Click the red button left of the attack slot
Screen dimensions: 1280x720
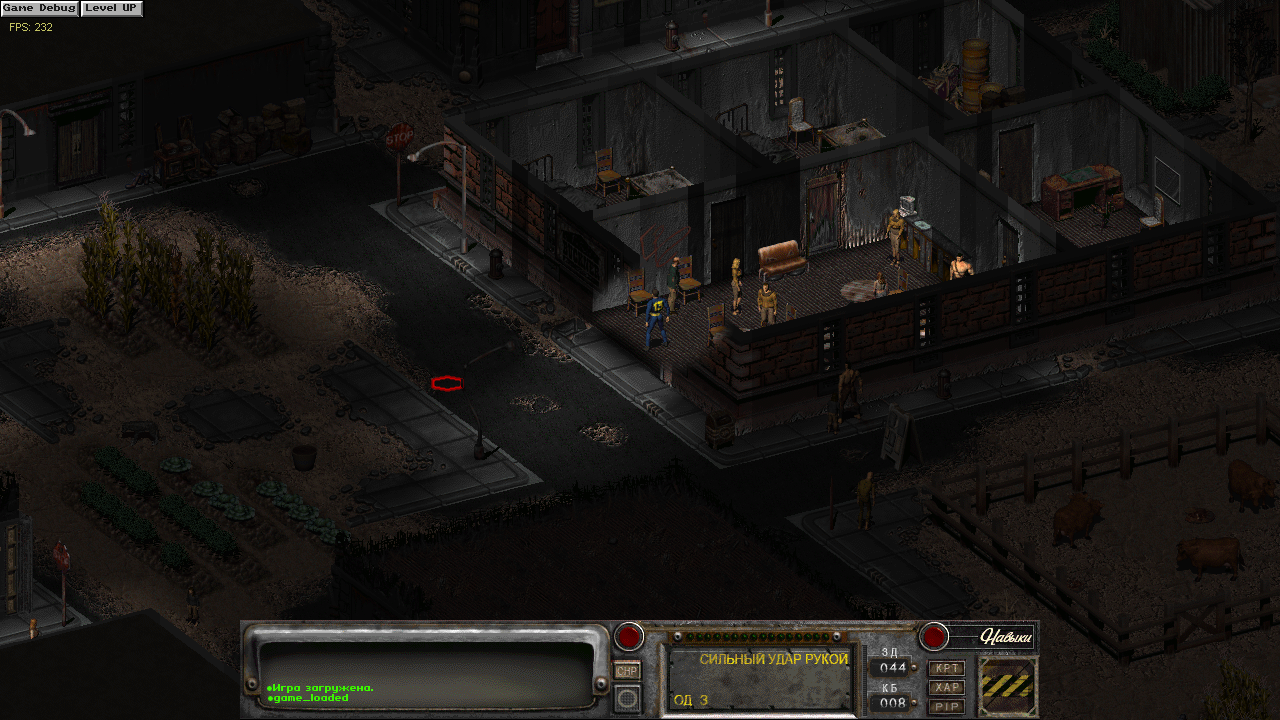click(x=629, y=636)
